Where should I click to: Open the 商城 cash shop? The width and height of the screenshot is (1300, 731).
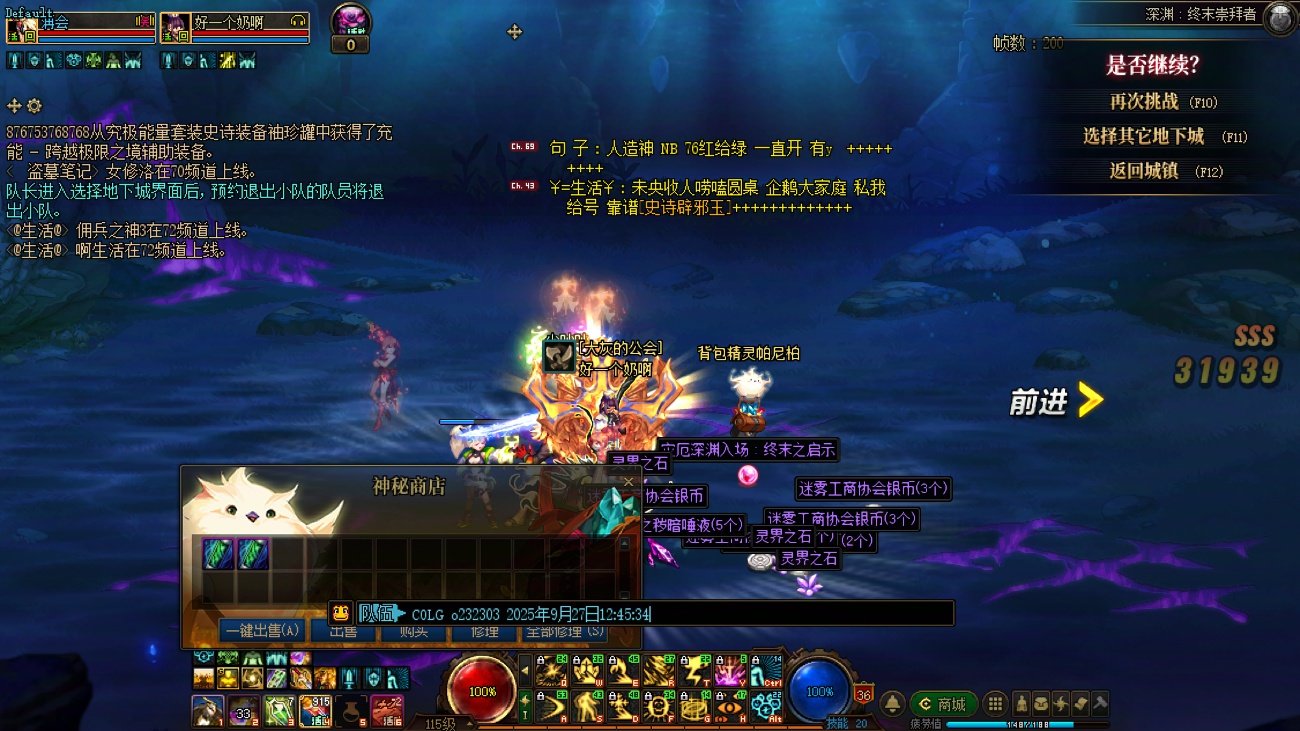(x=943, y=704)
